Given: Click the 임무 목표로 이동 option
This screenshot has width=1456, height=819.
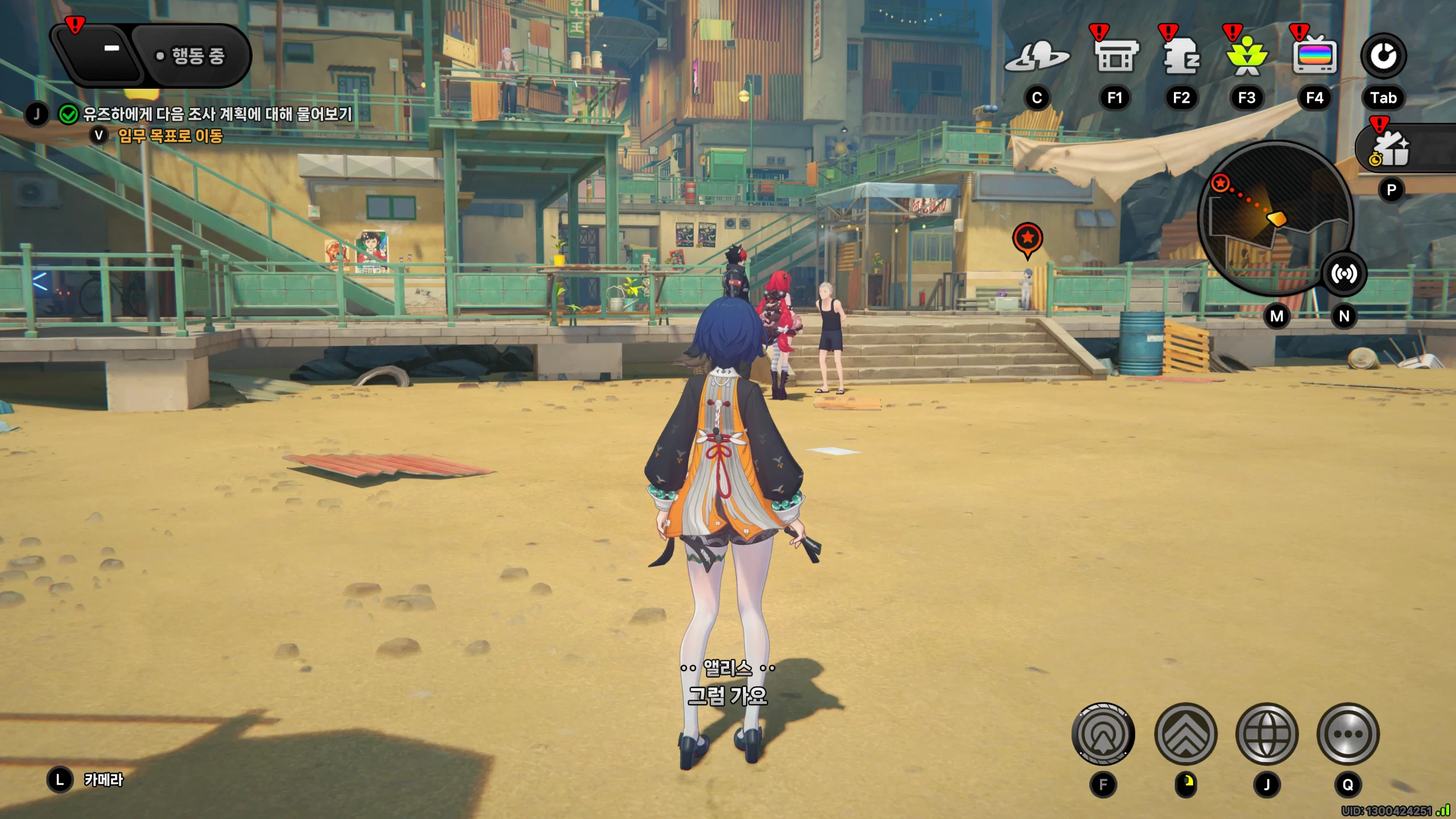Looking at the screenshot, I should coord(169,136).
